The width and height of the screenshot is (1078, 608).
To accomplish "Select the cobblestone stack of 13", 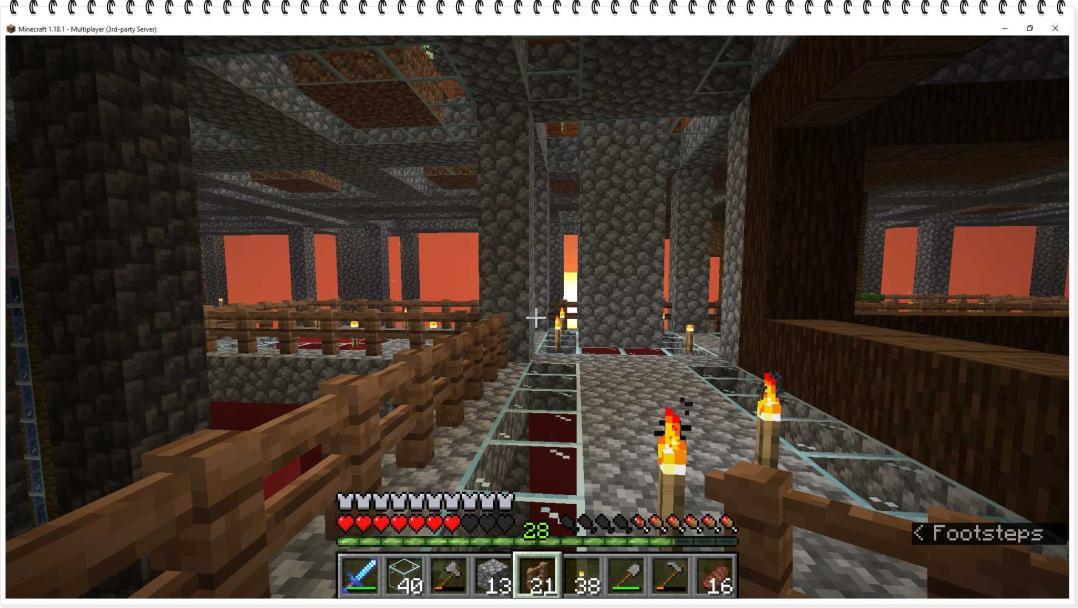I will pos(493,575).
